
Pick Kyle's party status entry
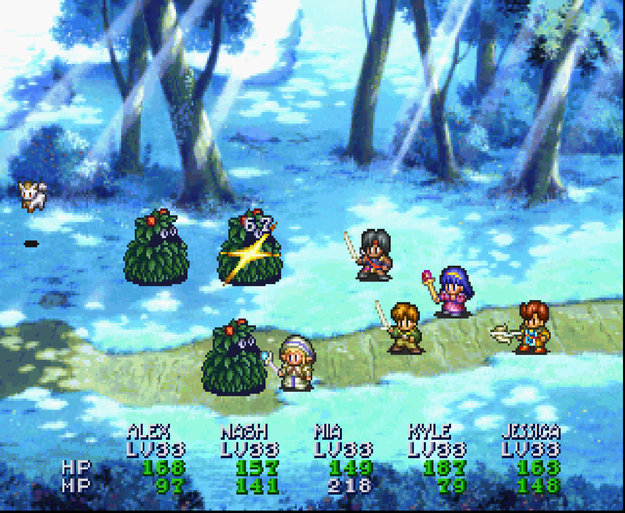pyautogui.click(x=430, y=432)
